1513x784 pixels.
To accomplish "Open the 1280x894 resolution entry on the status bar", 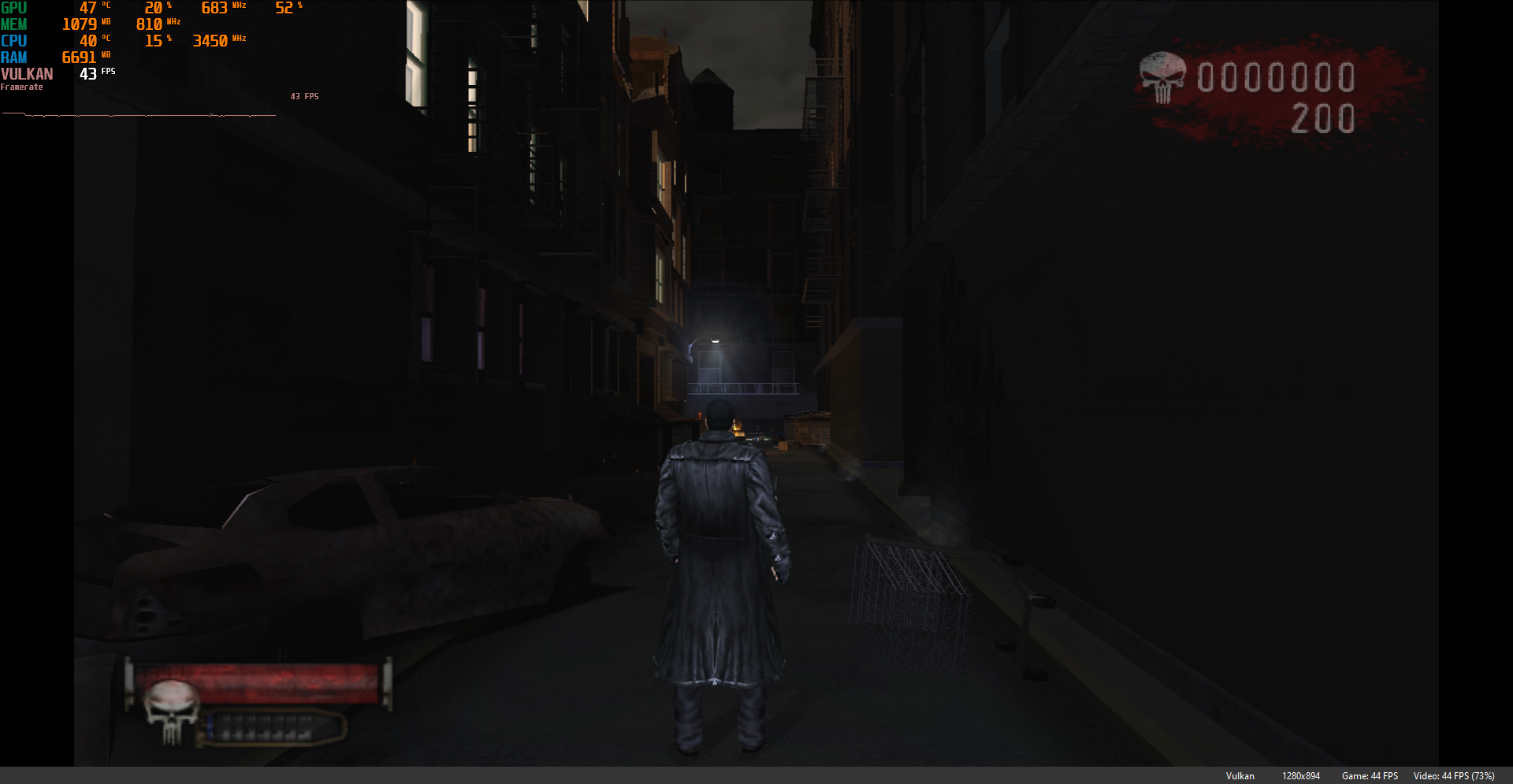I will [1301, 775].
